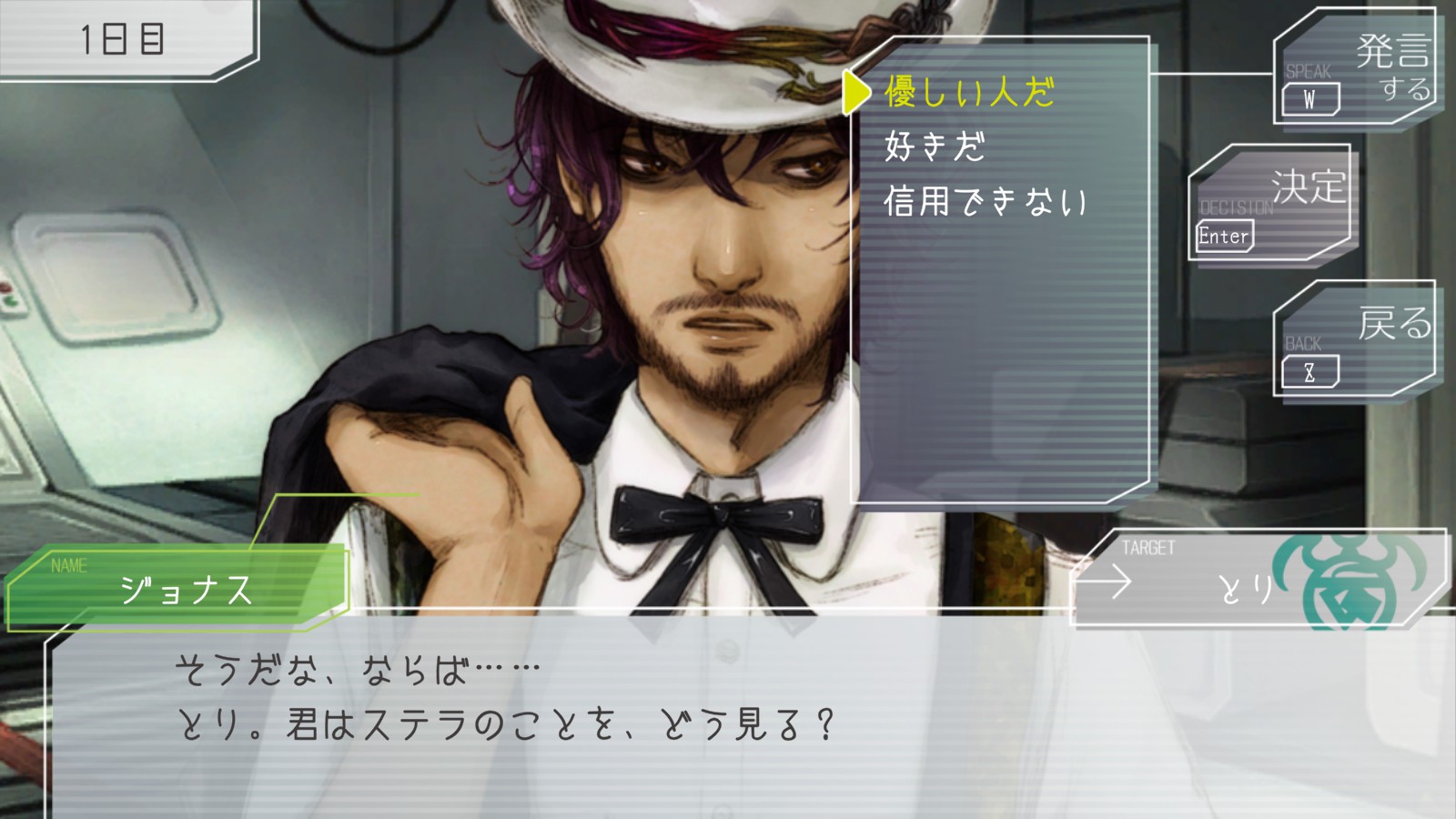Screen dimensions: 1456x819
Task: Select the 好きだ dialogue option
Action: (935, 147)
